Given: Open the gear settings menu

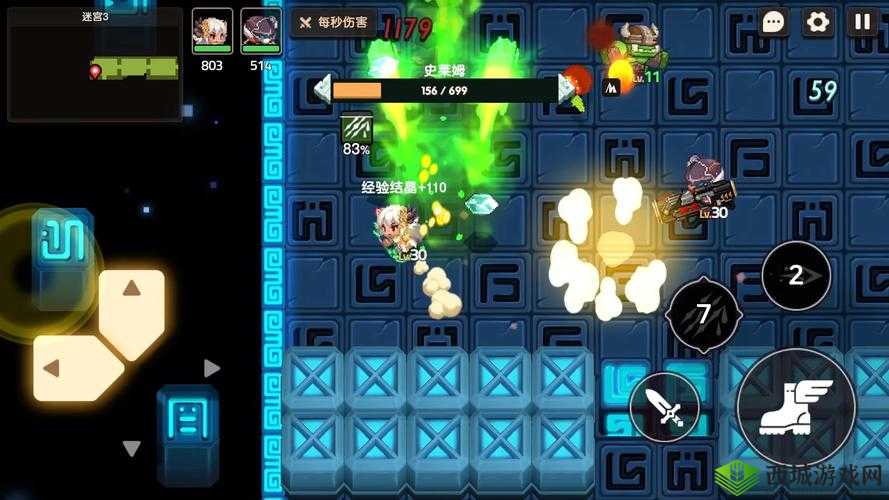Looking at the screenshot, I should coord(818,22).
